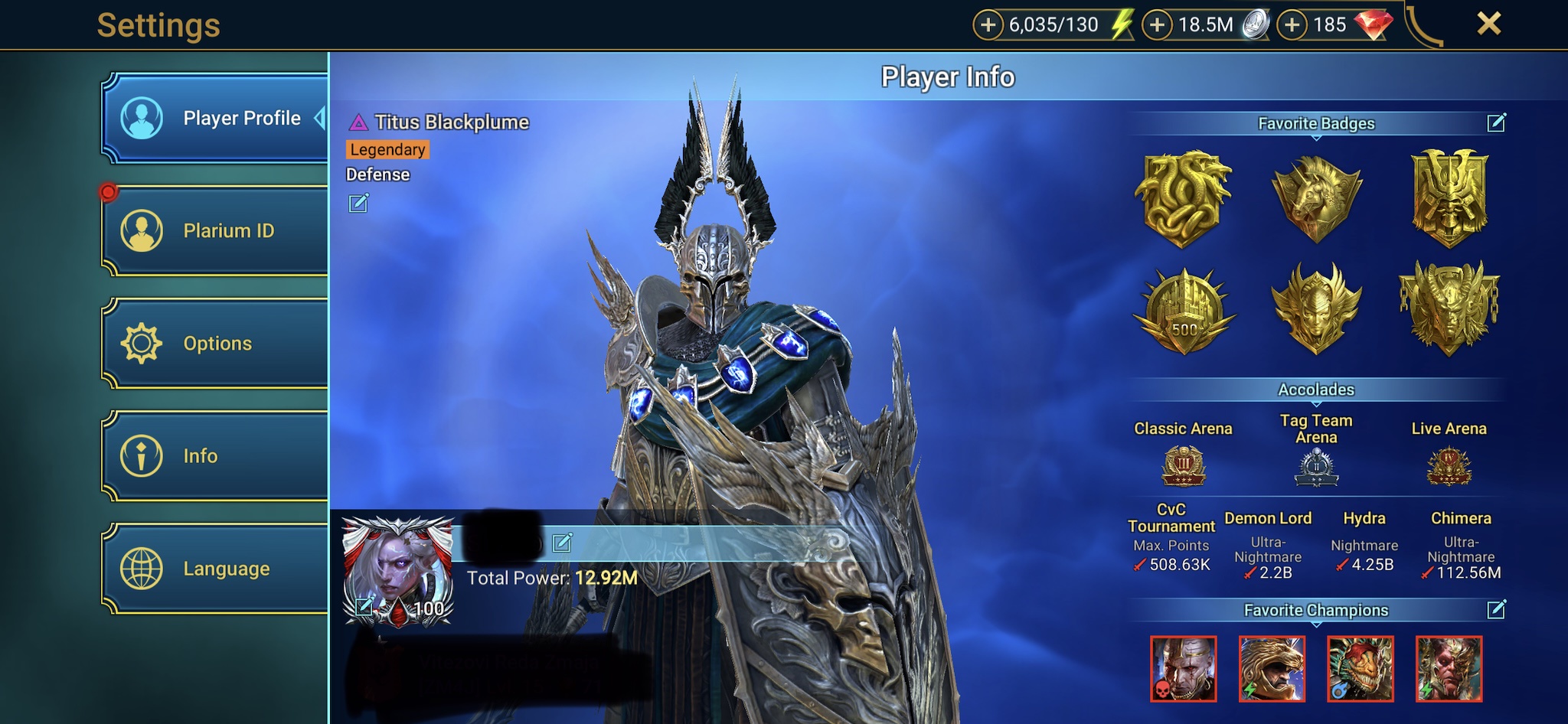Edit the player name
Screen dimensions: 1568x724
tap(562, 543)
